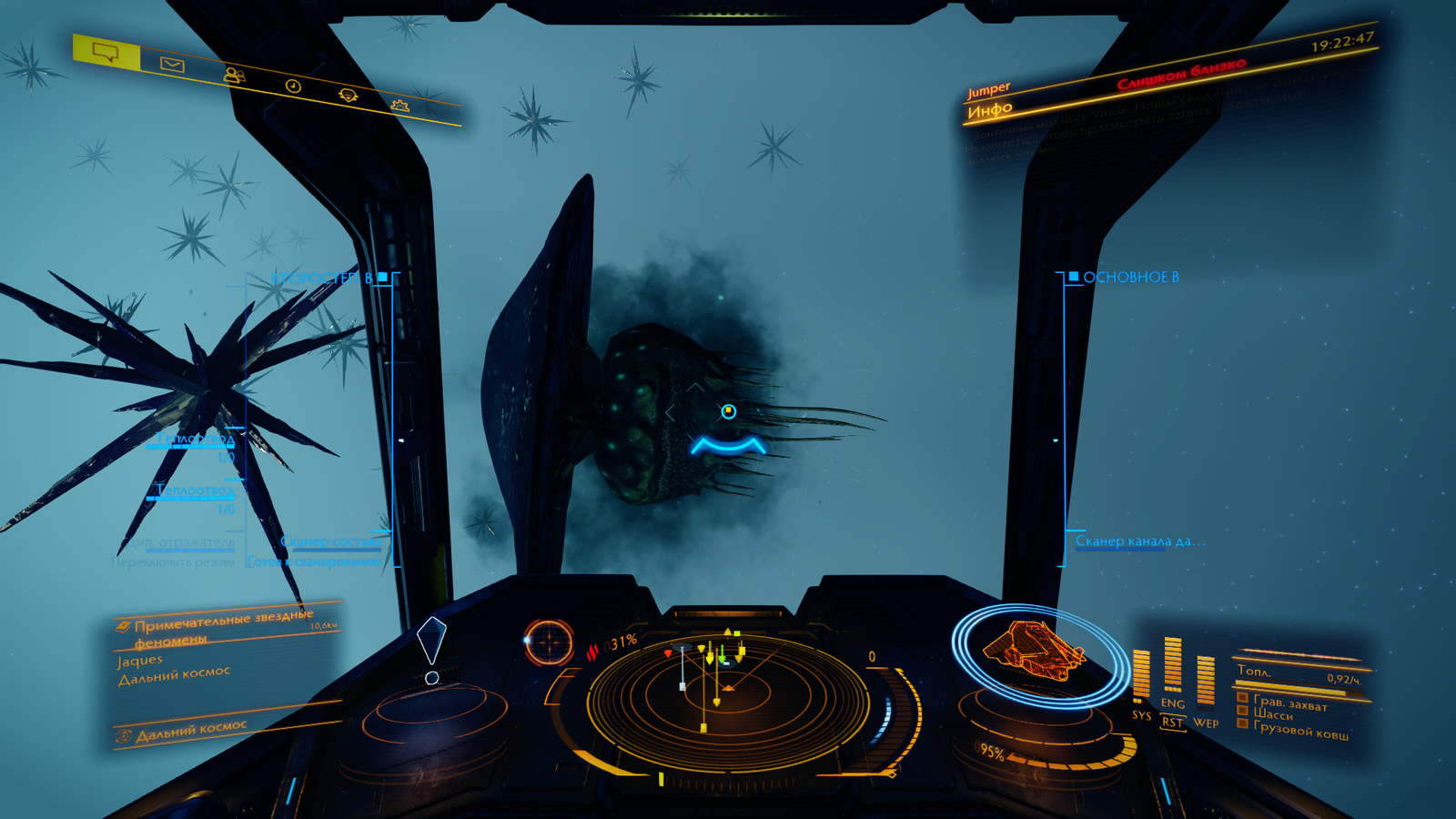The height and width of the screenshot is (819, 1456).
Task: Toggle the Шасси landing gear indicator
Action: 1273,715
